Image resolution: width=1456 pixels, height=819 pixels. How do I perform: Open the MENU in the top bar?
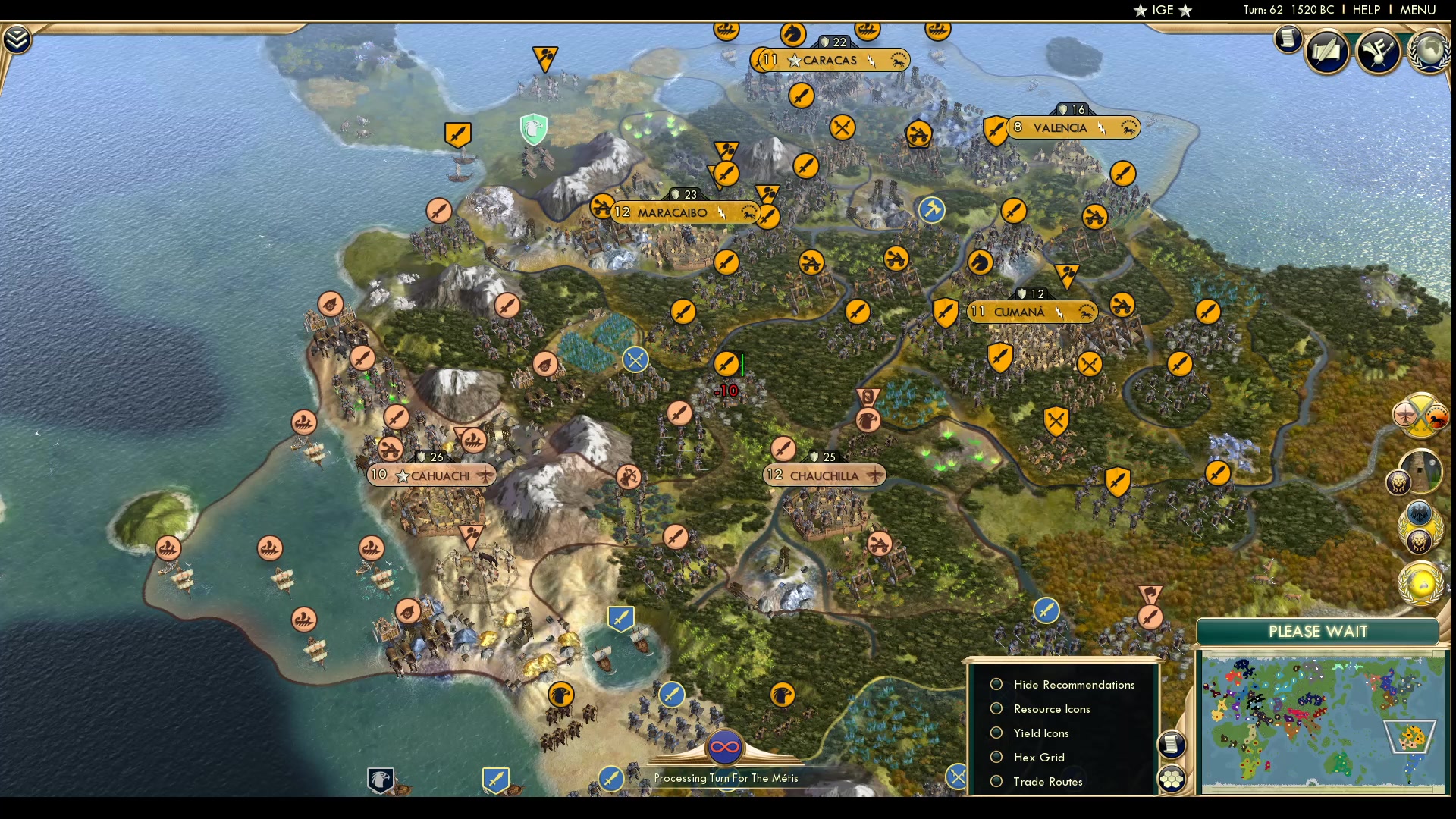pos(1417,10)
